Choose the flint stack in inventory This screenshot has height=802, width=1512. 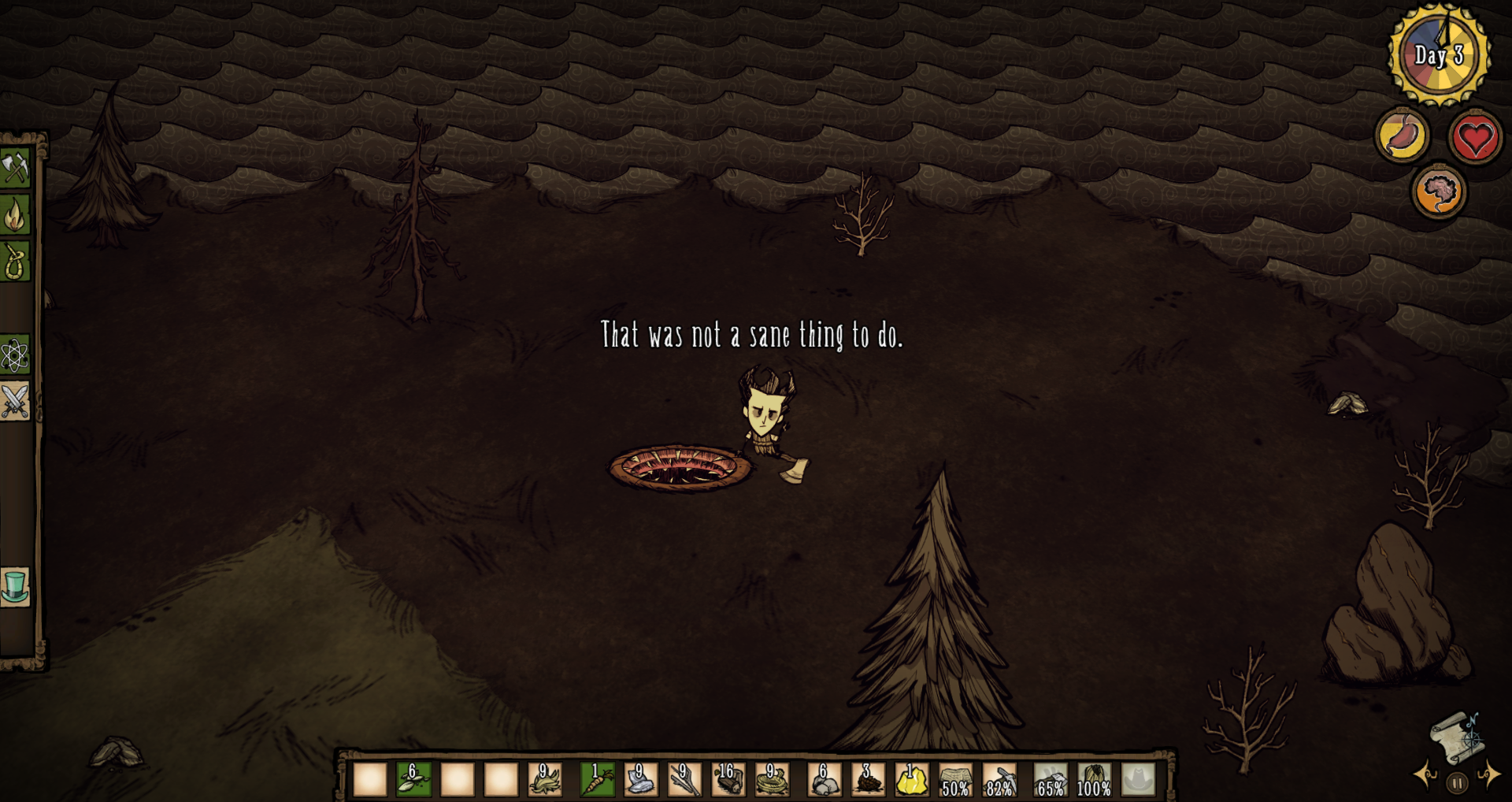[x=641, y=779]
